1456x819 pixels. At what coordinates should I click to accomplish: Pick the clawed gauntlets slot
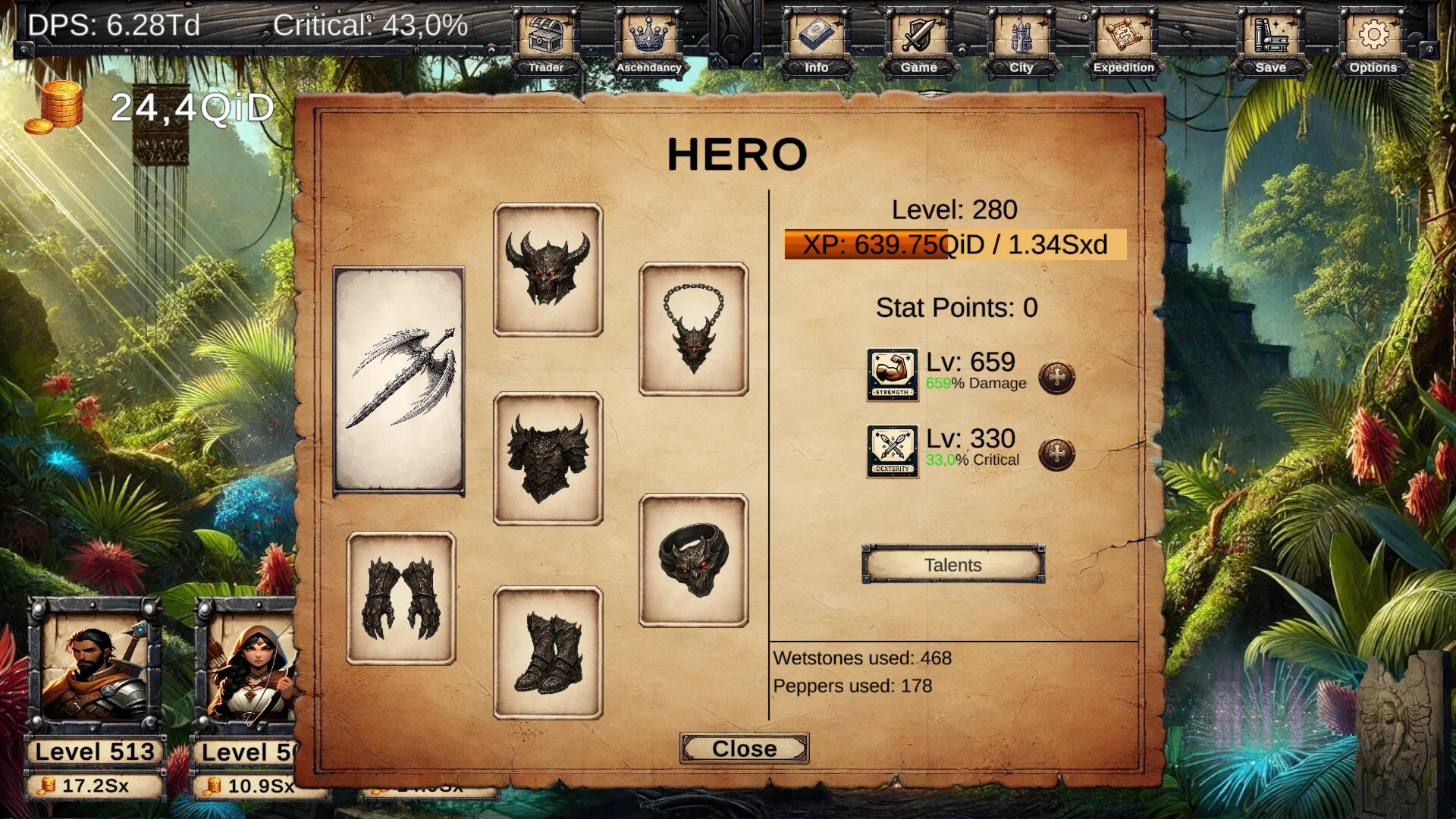pos(400,598)
